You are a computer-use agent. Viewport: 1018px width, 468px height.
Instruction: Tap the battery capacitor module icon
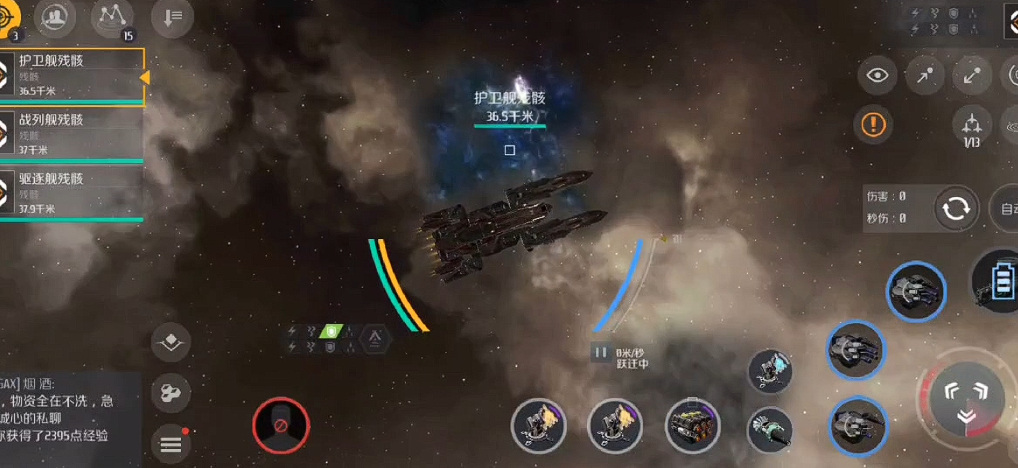pos(997,280)
